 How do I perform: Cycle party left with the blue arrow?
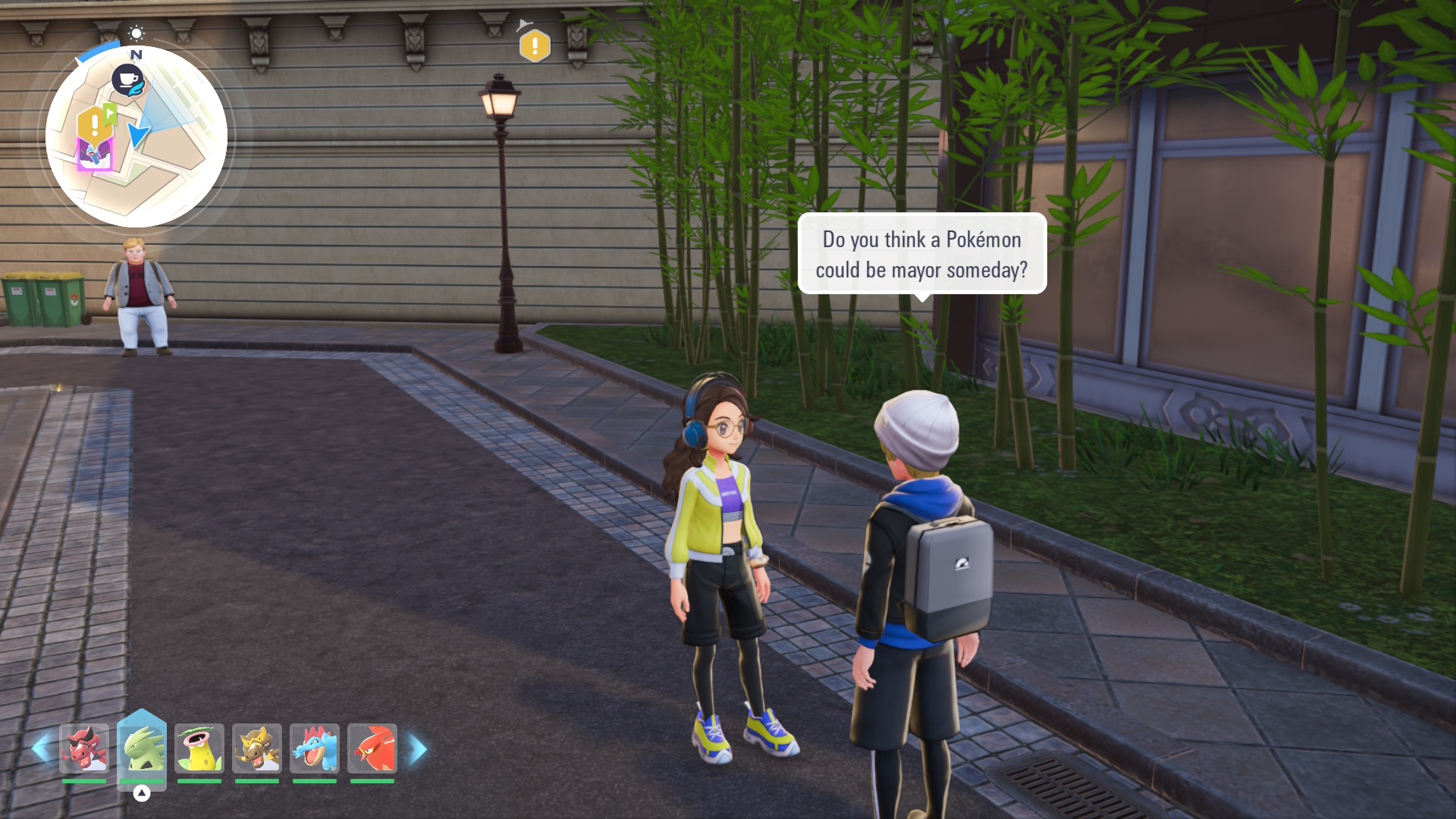click(41, 749)
